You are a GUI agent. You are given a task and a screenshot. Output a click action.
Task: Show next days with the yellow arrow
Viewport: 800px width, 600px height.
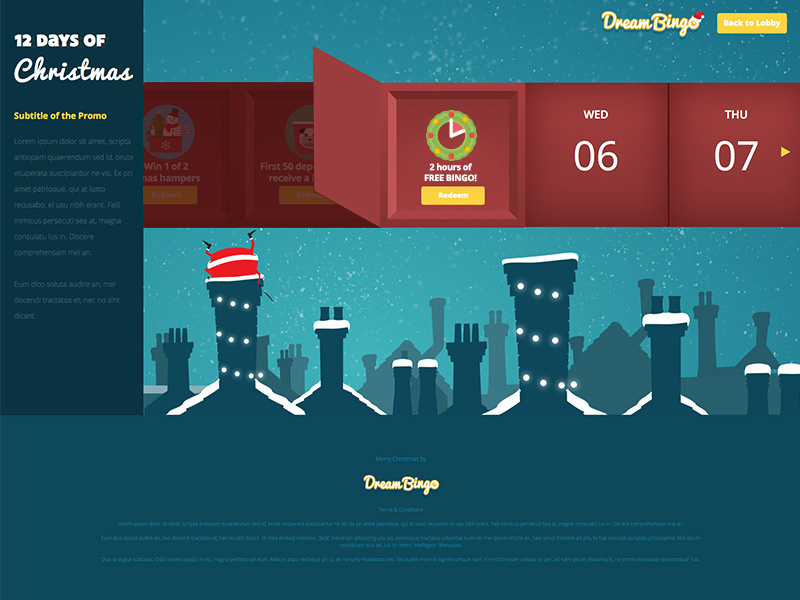pyautogui.click(x=786, y=152)
